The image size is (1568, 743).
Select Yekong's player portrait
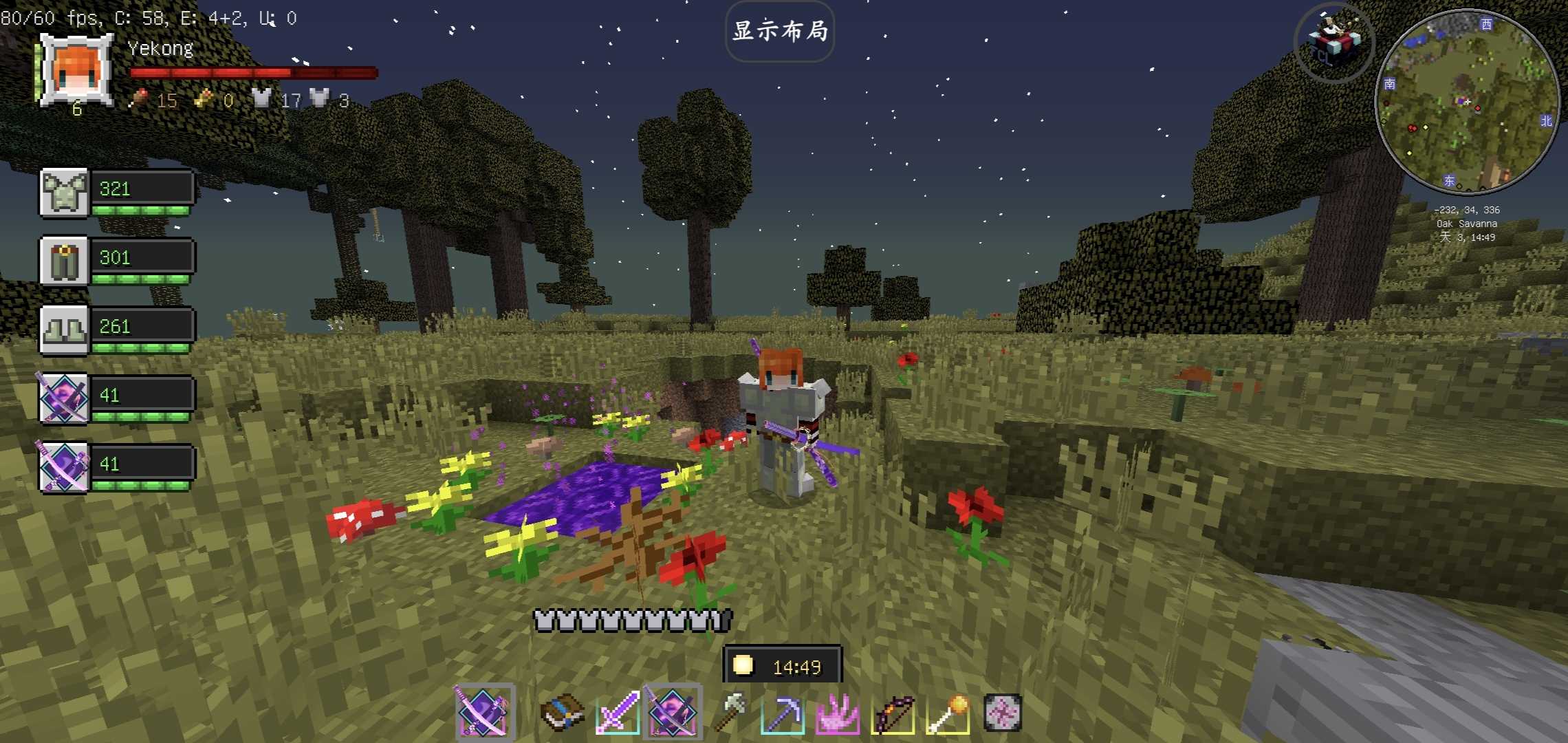[x=76, y=70]
